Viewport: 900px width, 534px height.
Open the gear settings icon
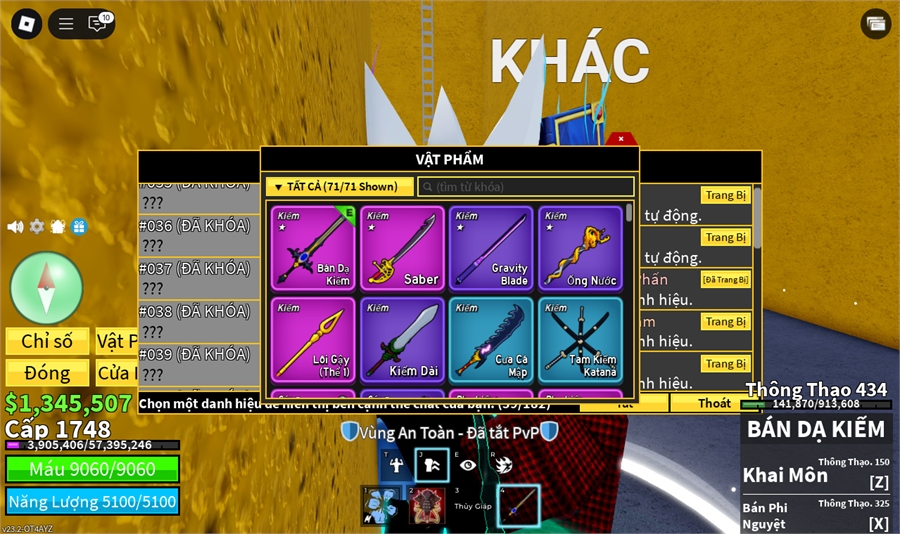coord(37,227)
